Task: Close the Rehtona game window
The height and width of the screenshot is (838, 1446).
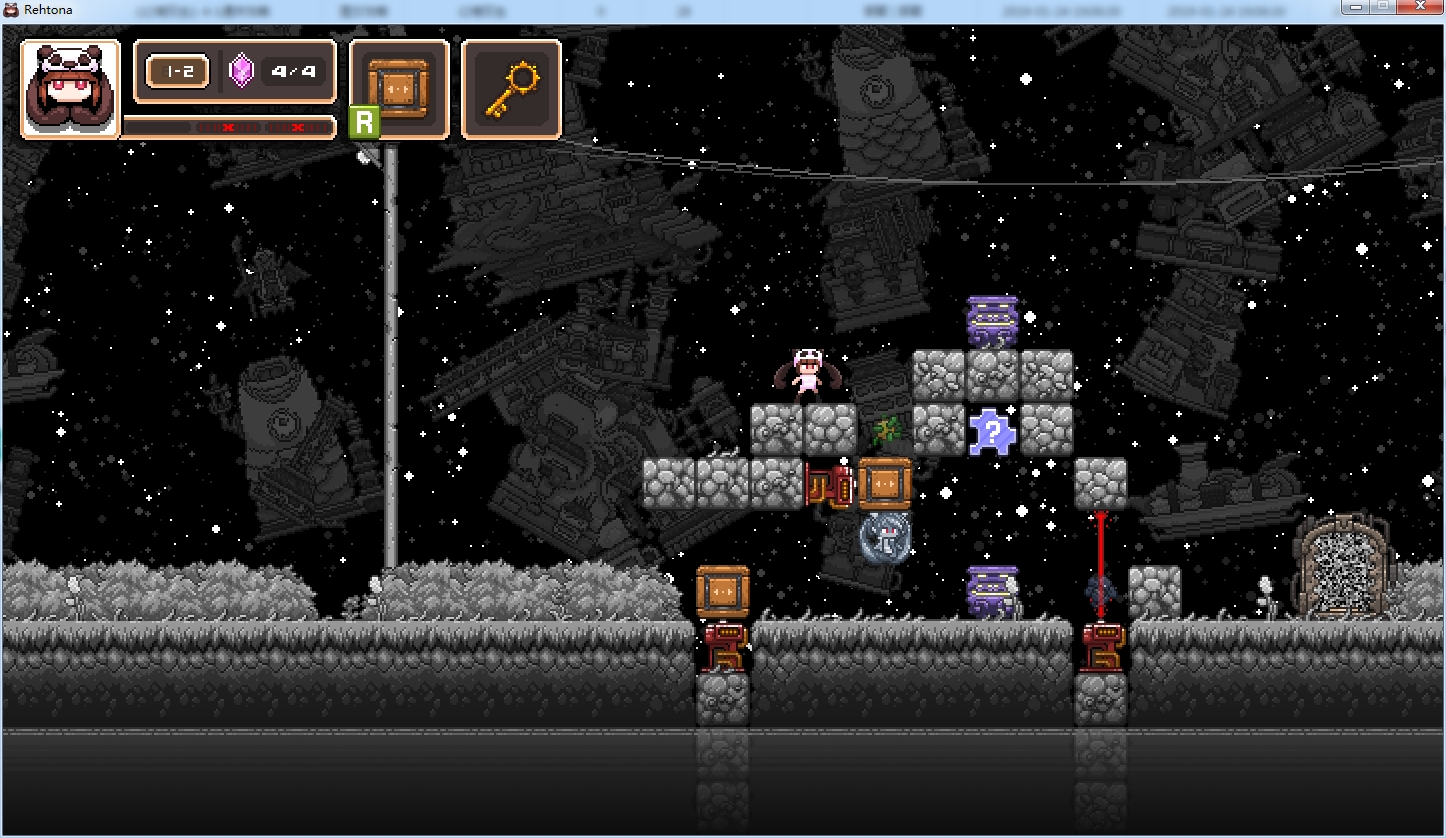Action: [1419, 8]
